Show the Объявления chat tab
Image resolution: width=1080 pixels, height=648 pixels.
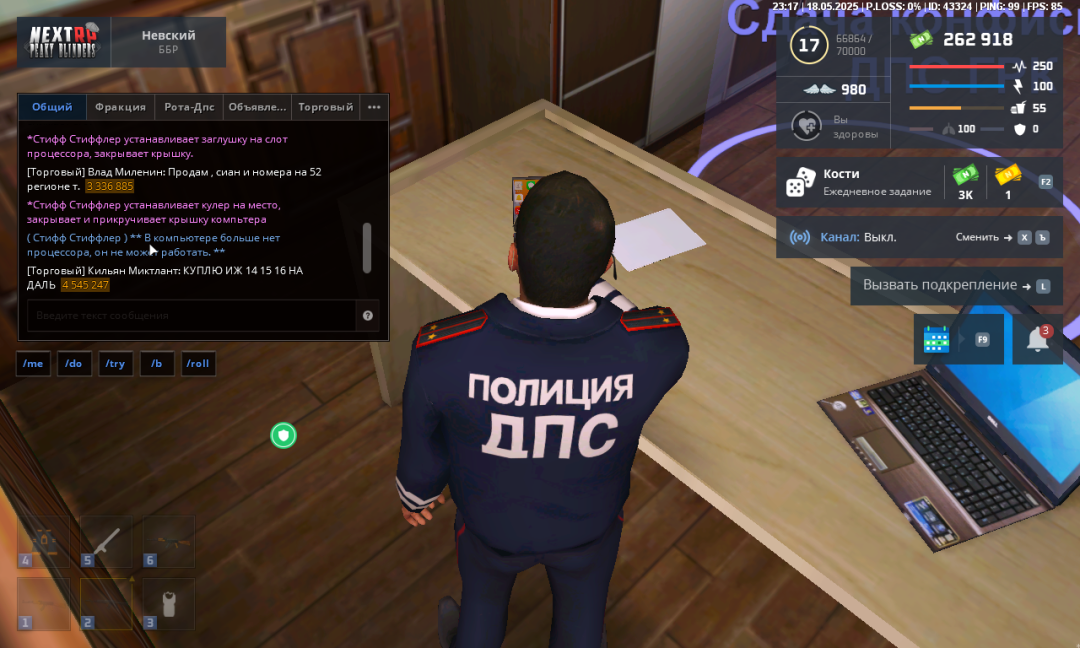coord(257,107)
